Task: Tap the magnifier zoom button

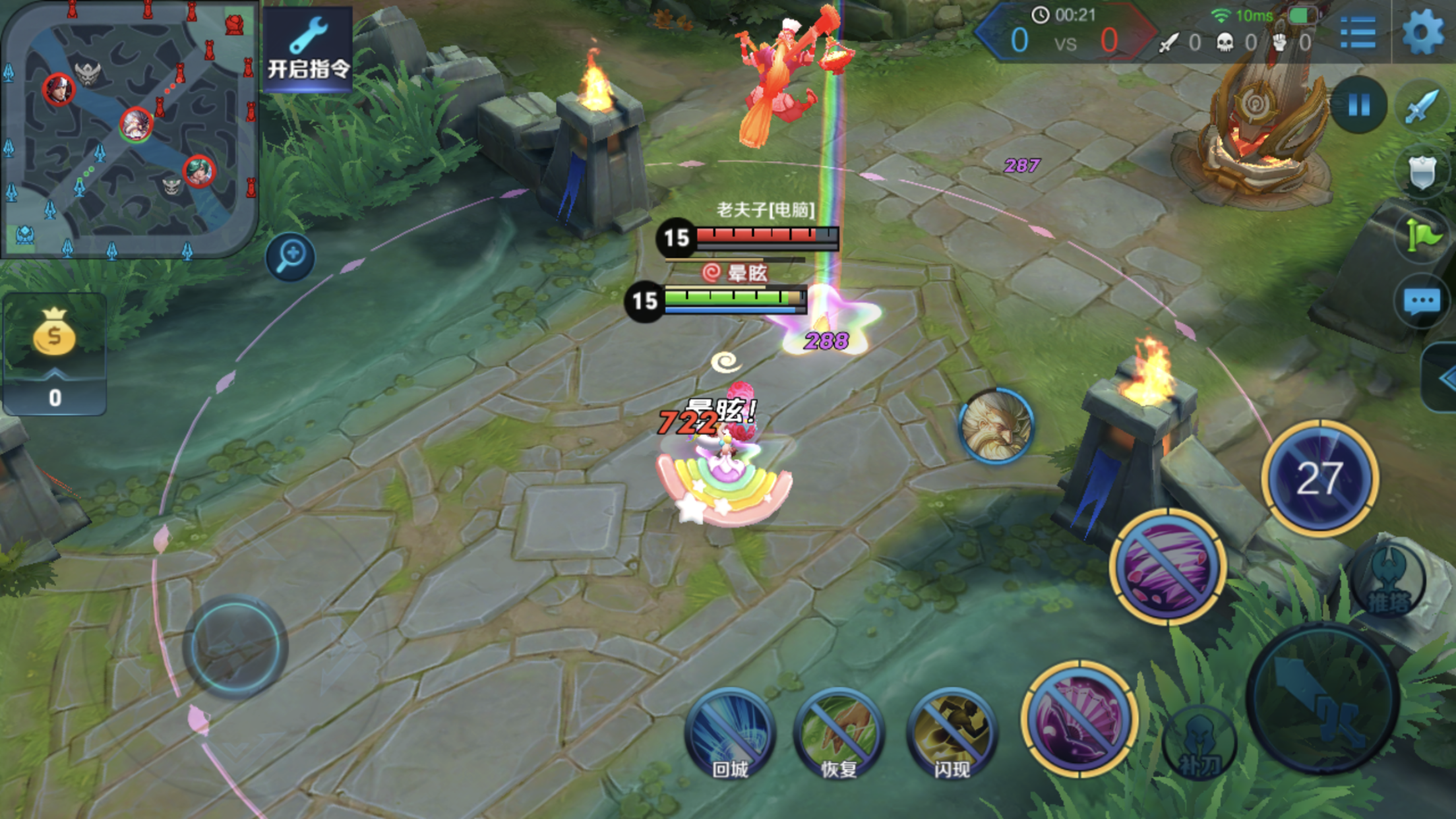Action: click(290, 256)
